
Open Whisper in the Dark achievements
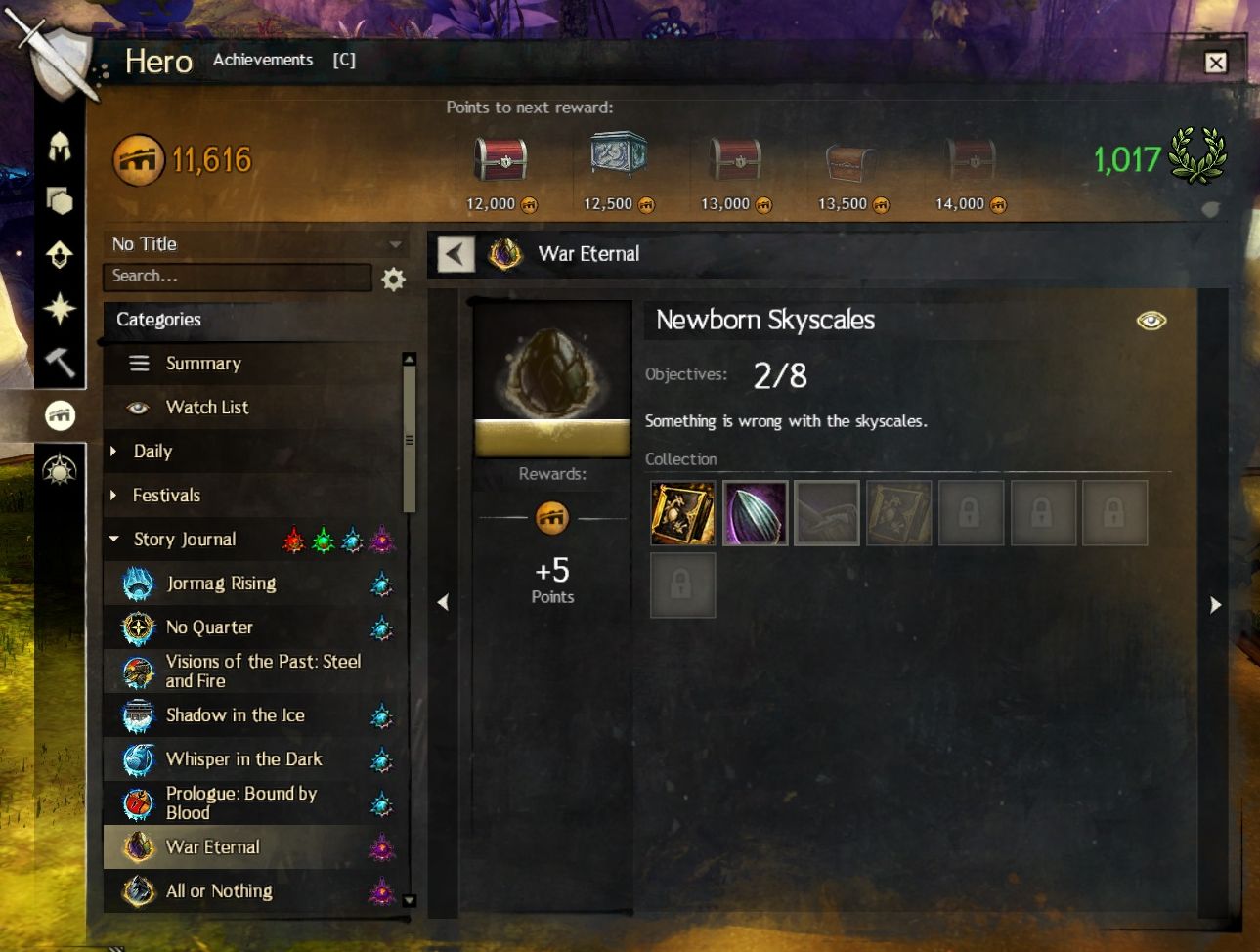[x=243, y=759]
